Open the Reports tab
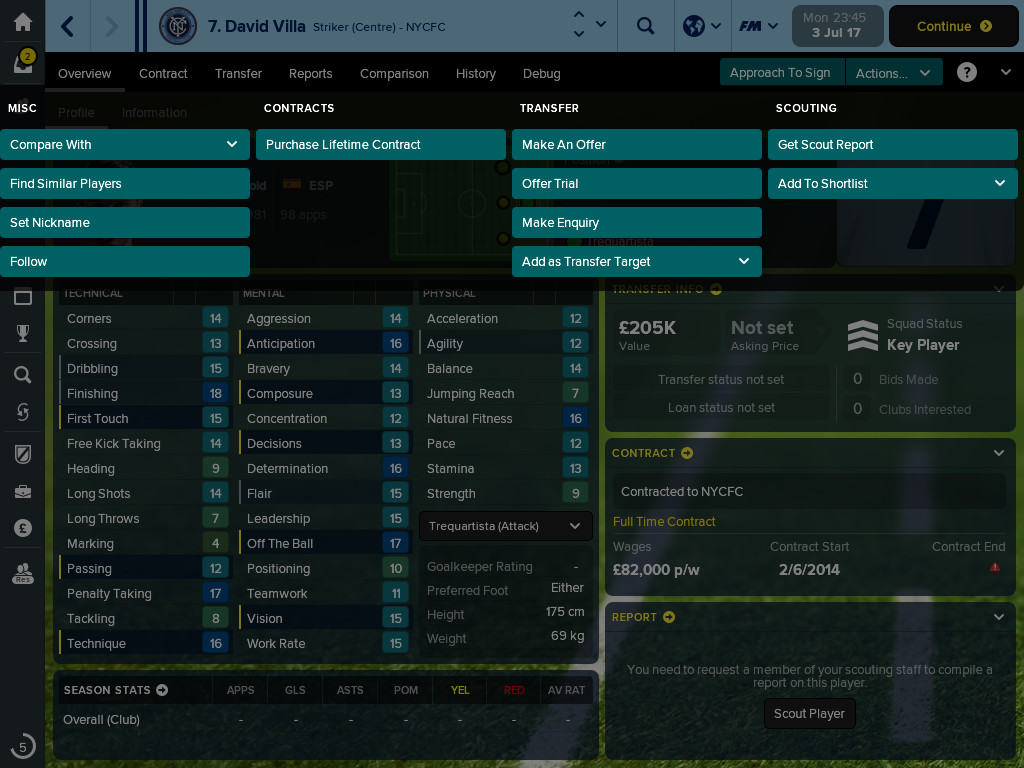1024x768 pixels. [310, 74]
